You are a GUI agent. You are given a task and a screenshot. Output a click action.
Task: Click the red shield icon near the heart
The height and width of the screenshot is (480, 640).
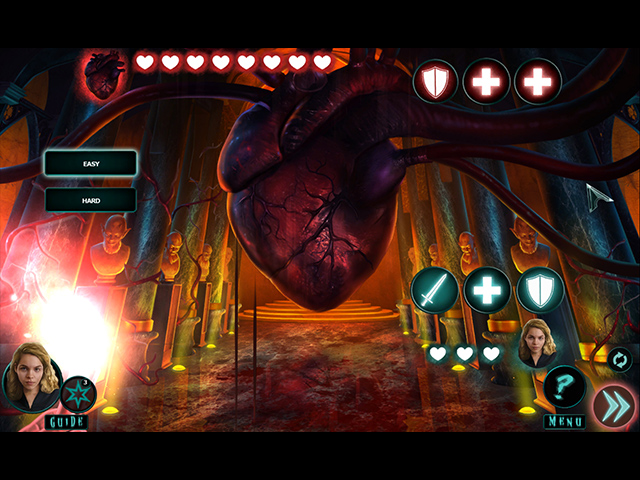436,81
